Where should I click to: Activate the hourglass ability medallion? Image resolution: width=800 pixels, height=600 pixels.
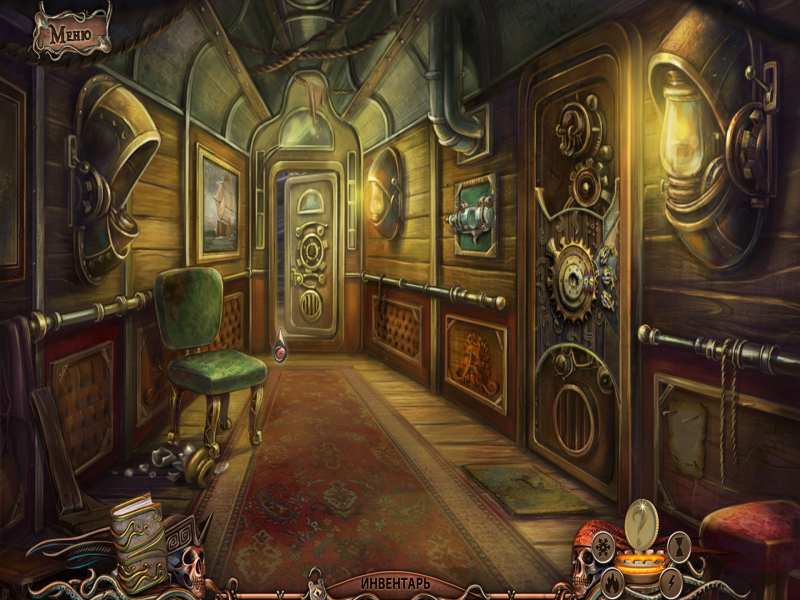680,547
